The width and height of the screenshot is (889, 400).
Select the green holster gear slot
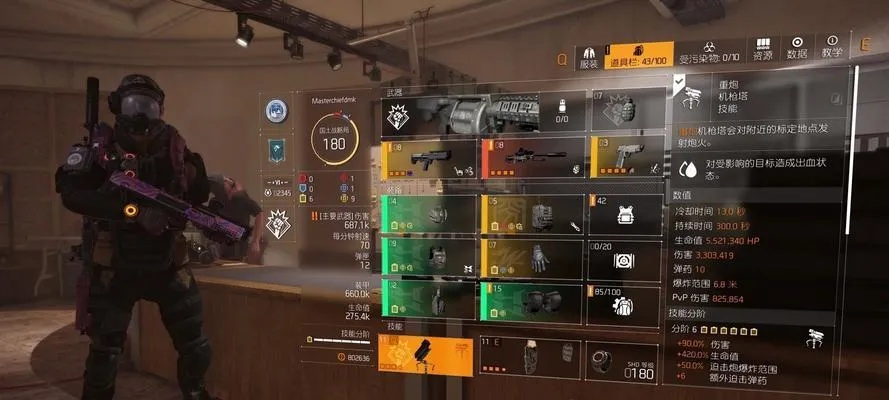tap(428, 302)
